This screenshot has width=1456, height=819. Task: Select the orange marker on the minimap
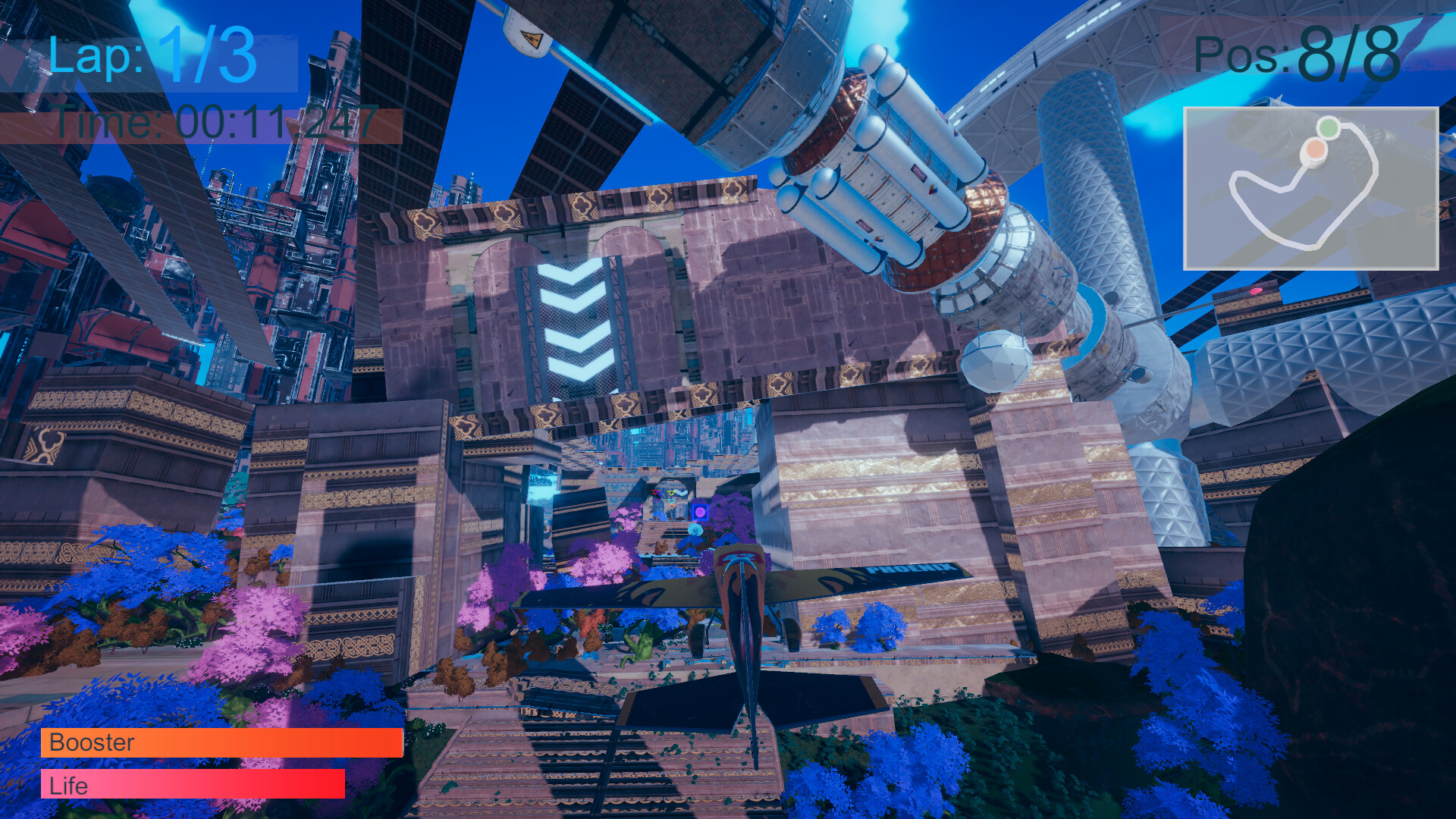pyautogui.click(x=1315, y=149)
